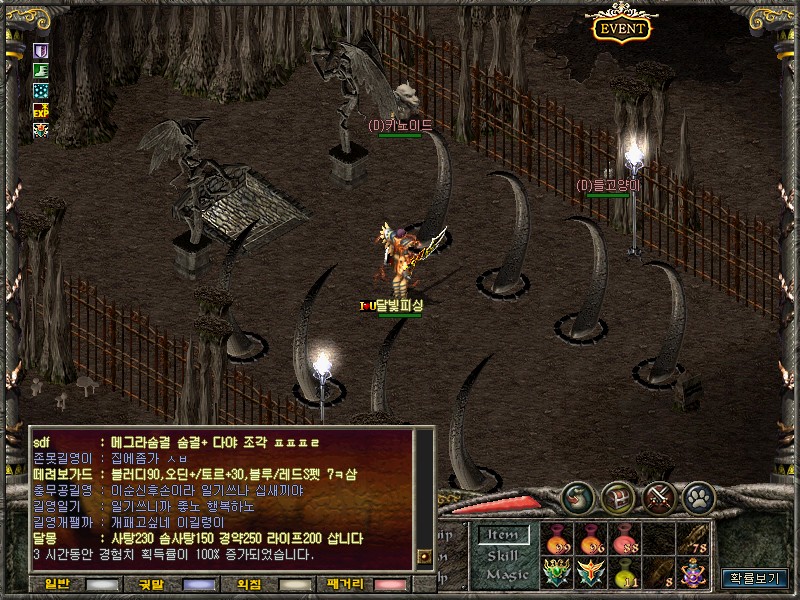Viewport: 800px width, 600px height.
Task: Switch to the Skill quickslot tab
Action: click(x=502, y=555)
